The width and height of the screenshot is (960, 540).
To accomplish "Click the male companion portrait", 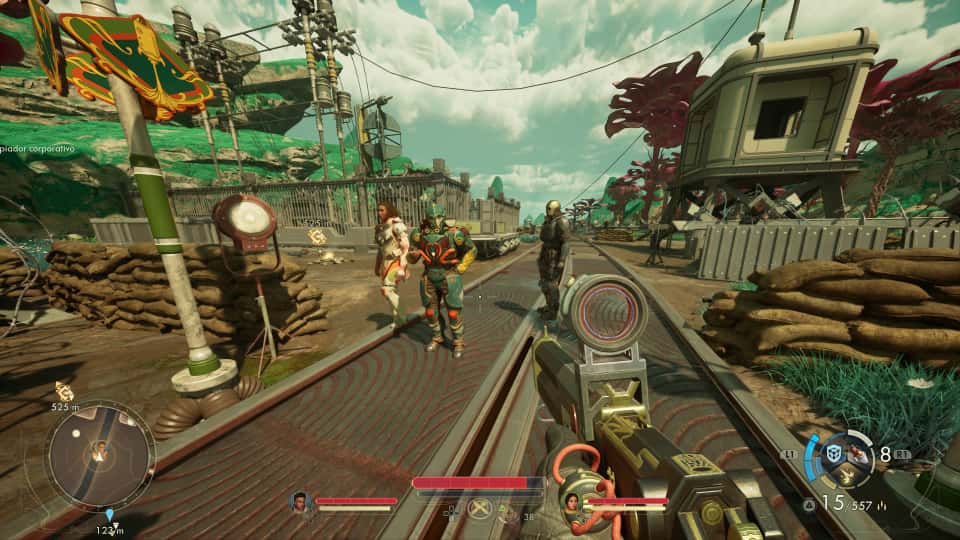I will [x=299, y=501].
